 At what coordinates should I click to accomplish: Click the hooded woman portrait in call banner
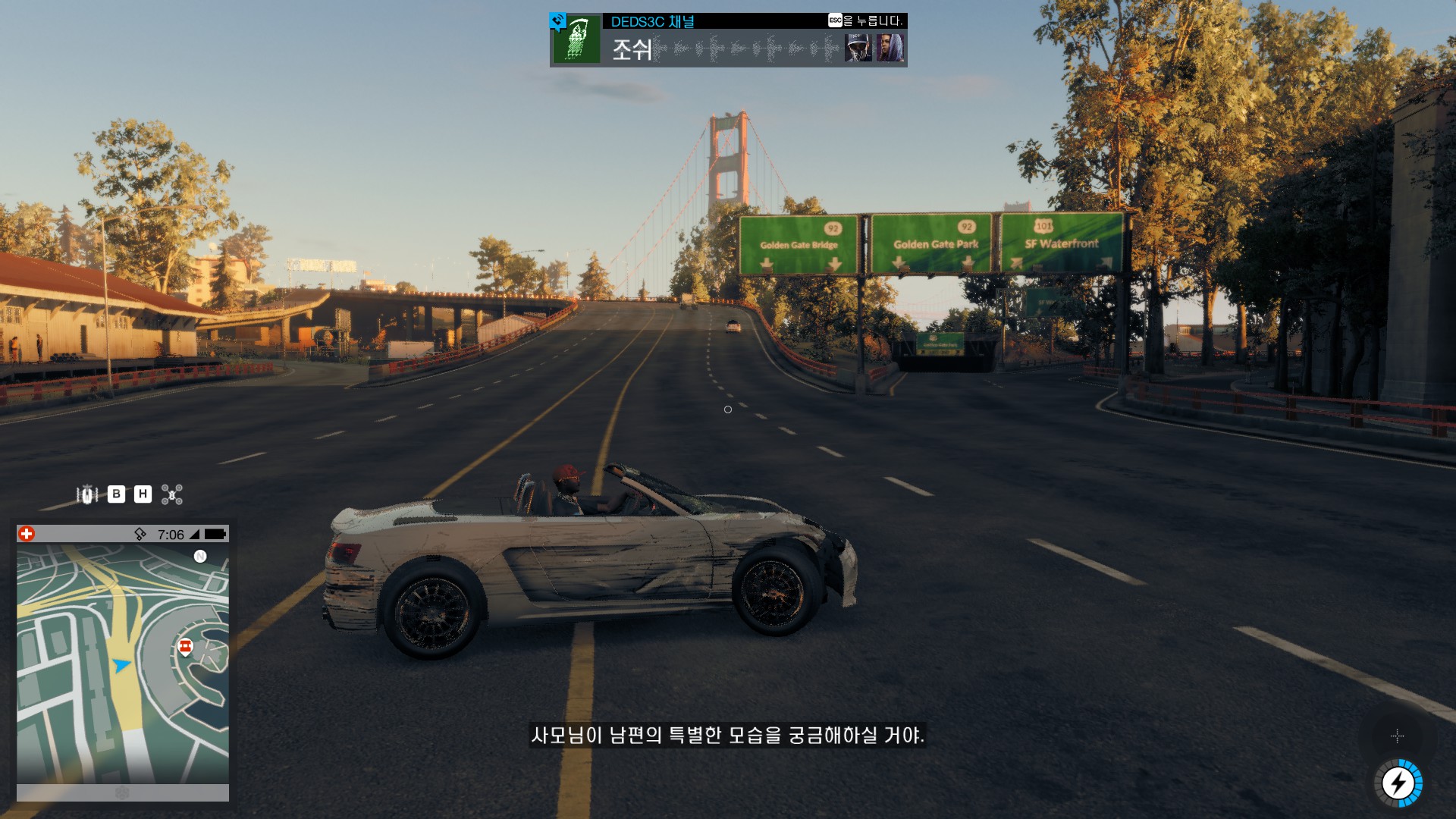coord(890,48)
